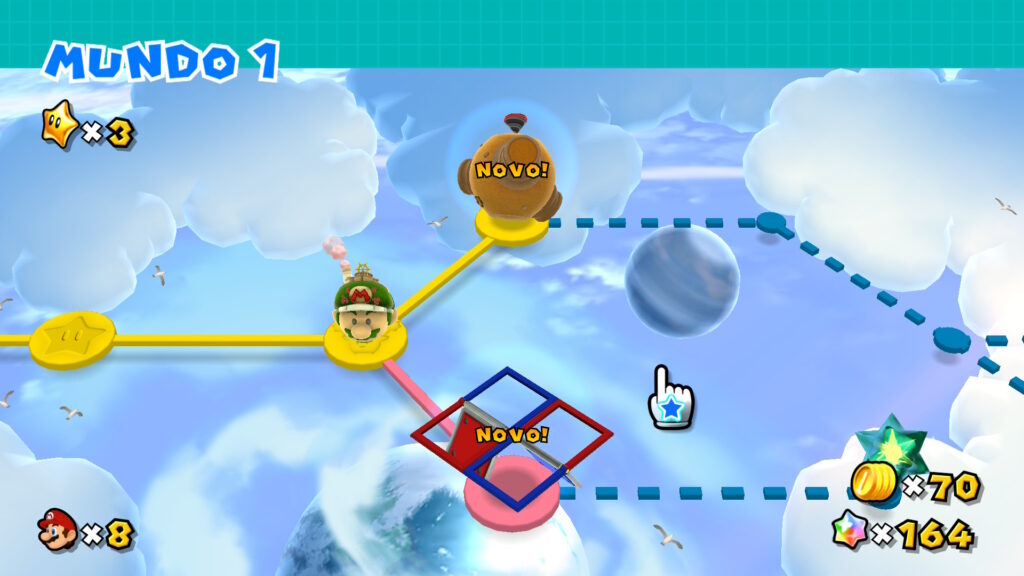Click the locked grey-blue striped planet
Image resolution: width=1024 pixels, height=576 pixels.
point(682,280)
